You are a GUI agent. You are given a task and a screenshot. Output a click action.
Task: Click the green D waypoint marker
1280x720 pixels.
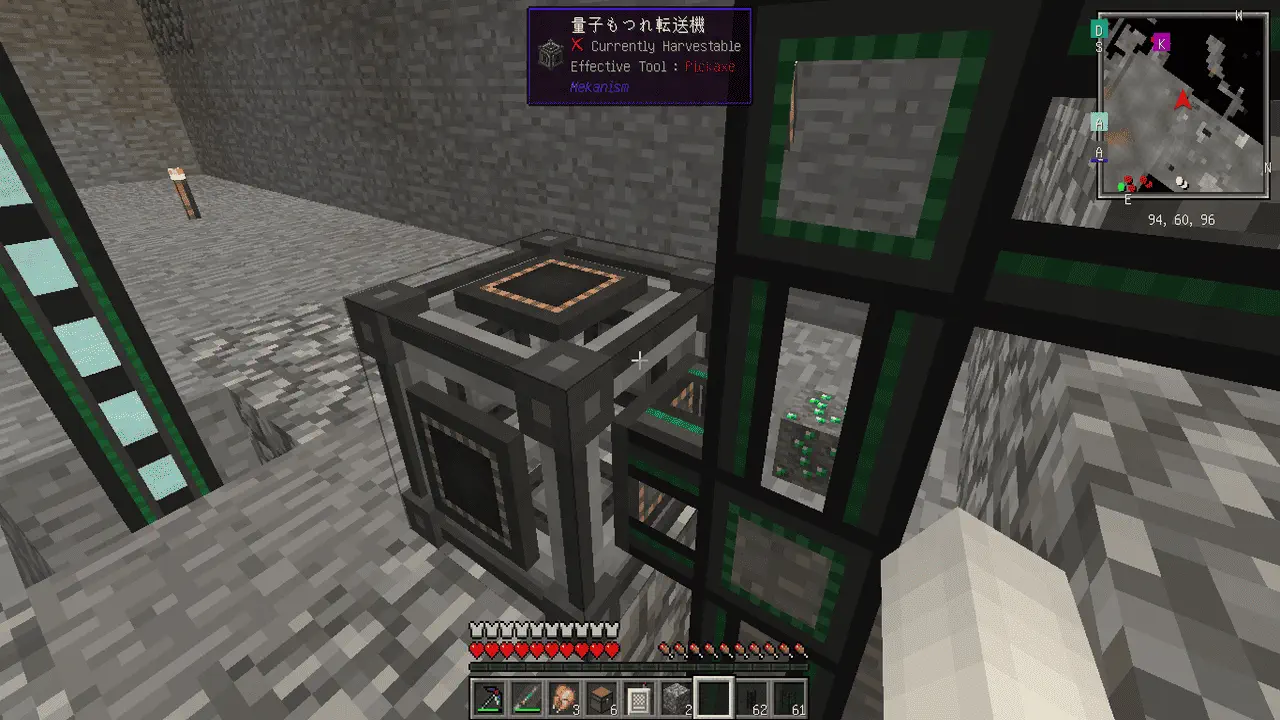[1099, 29]
